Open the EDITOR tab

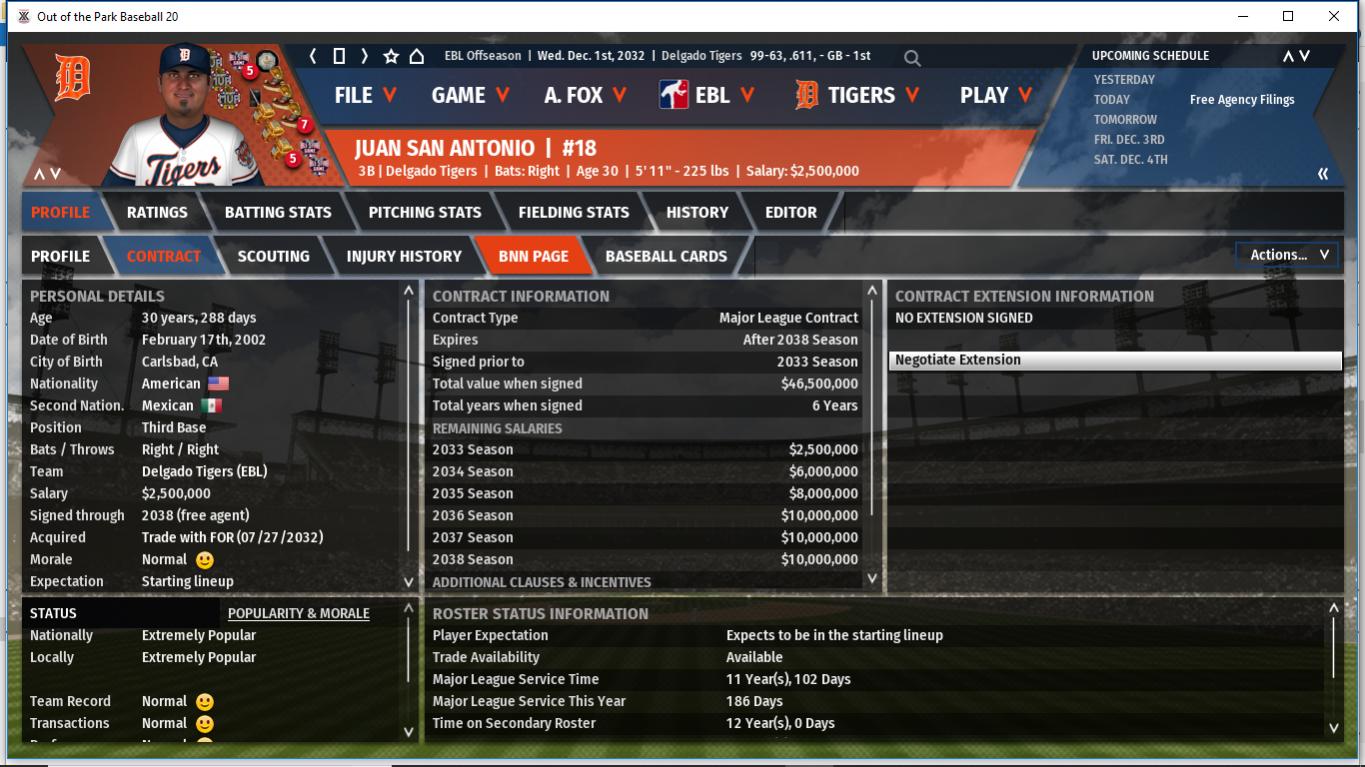click(x=791, y=212)
